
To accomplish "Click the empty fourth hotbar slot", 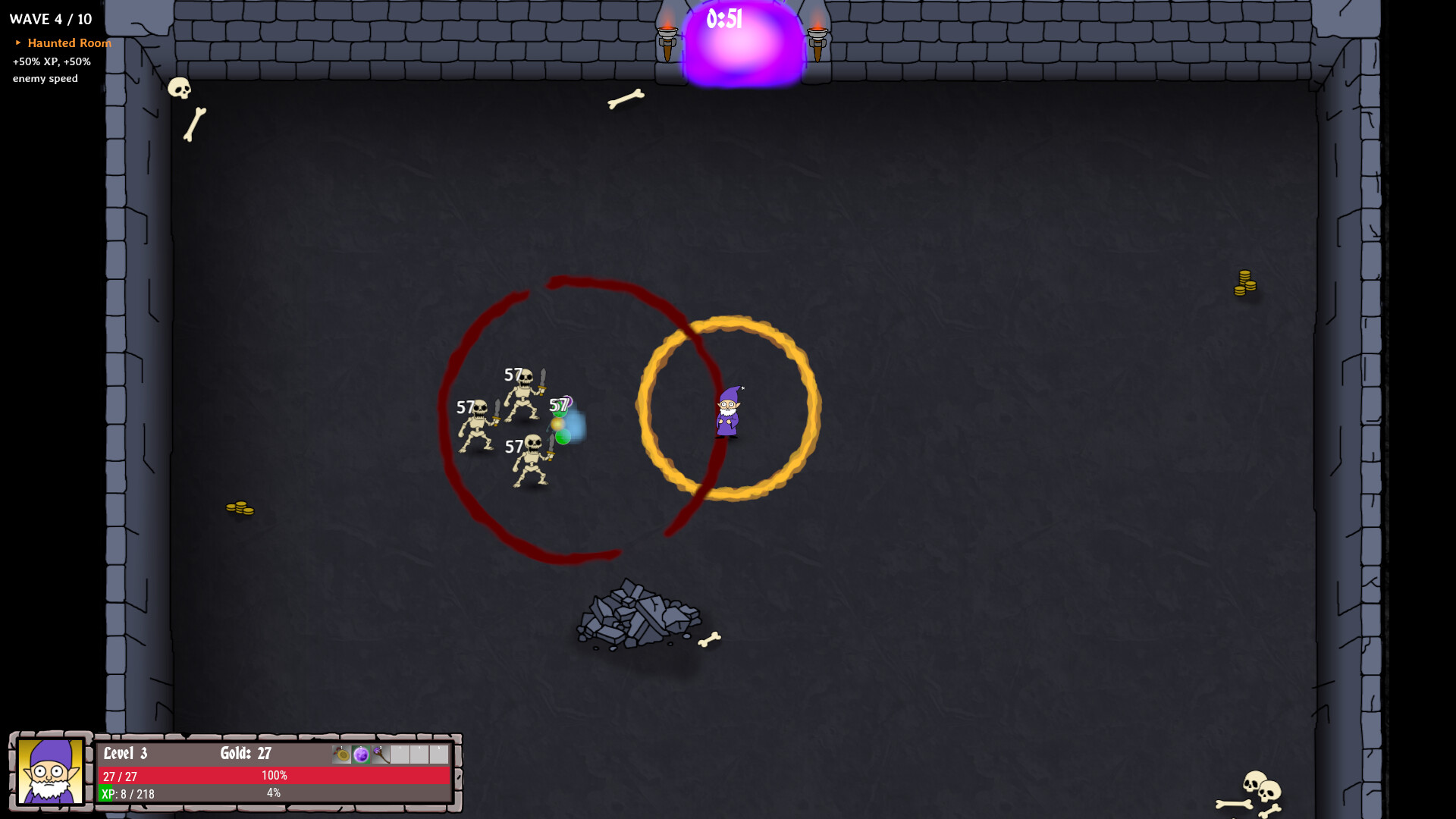I will [x=400, y=754].
